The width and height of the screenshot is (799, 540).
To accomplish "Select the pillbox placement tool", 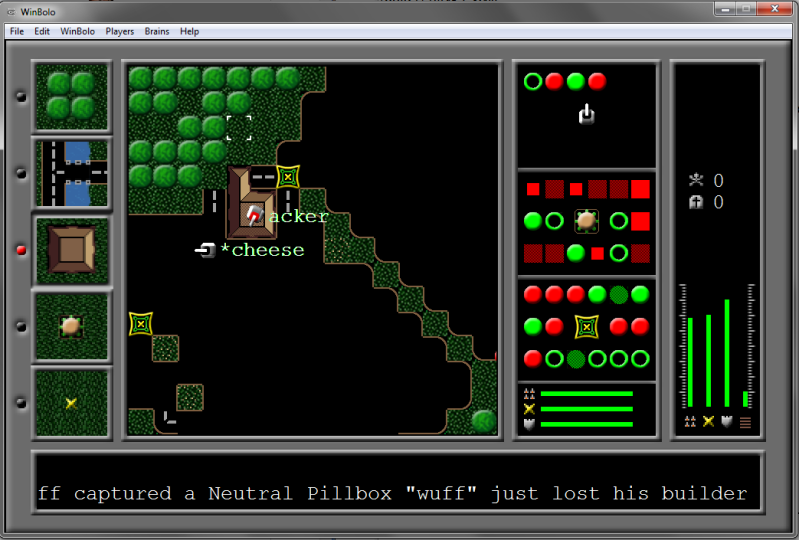I will click(x=72, y=326).
